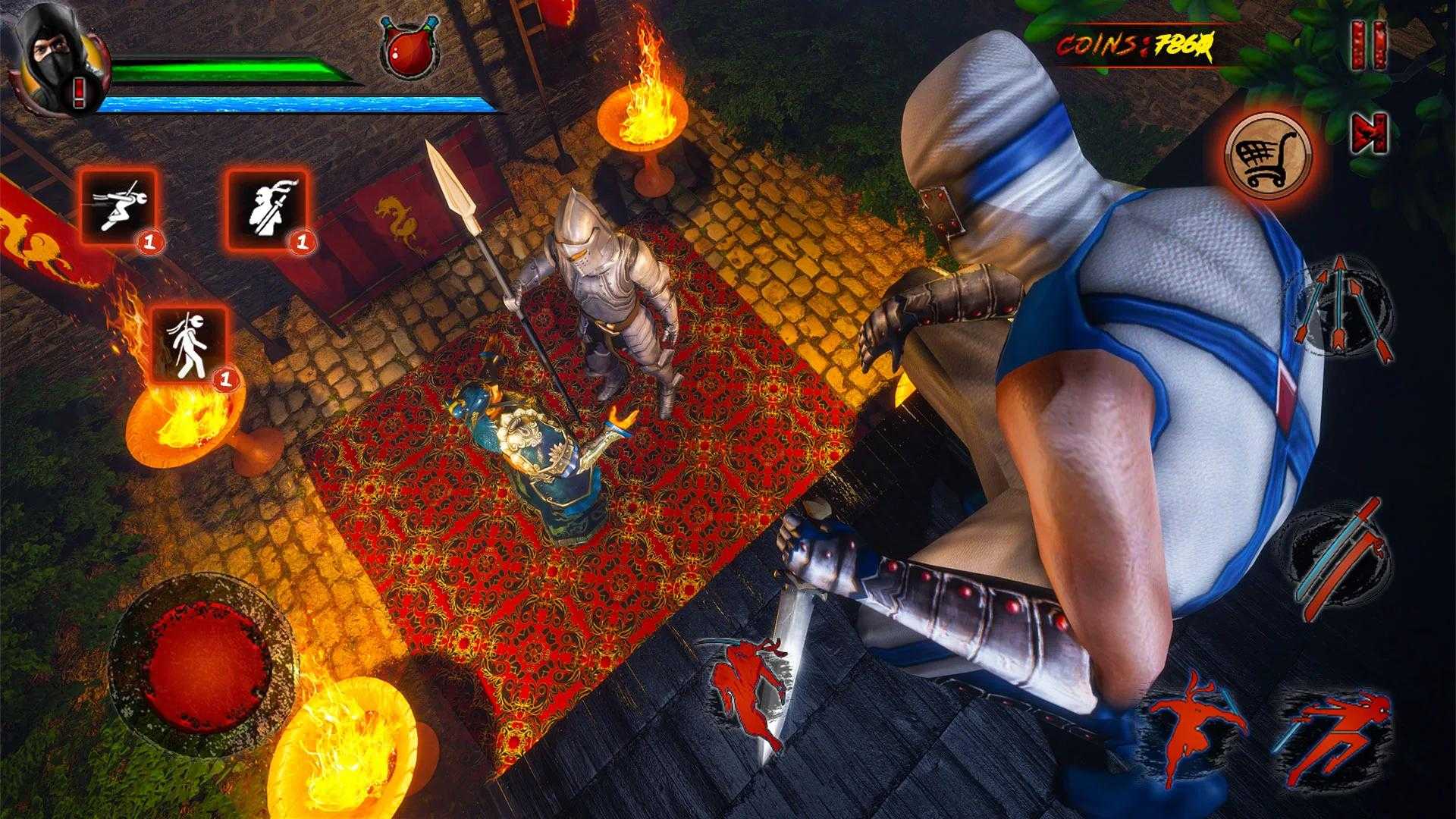Activate the red running ninja move

[747, 690]
